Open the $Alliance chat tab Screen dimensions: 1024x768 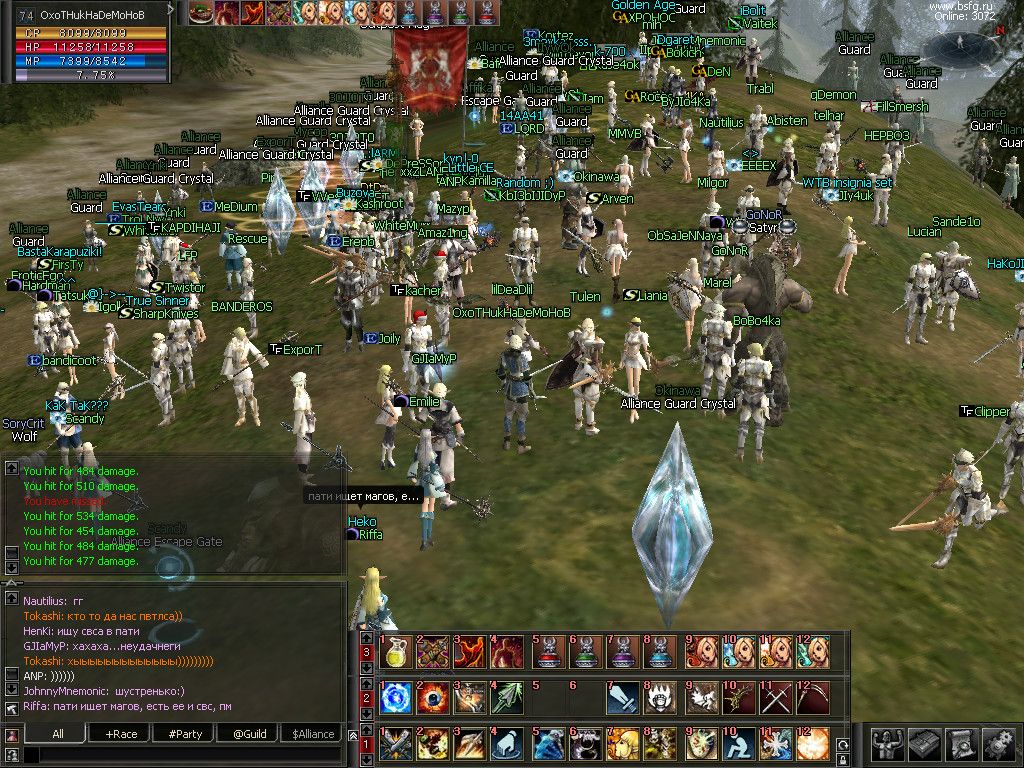[313, 733]
